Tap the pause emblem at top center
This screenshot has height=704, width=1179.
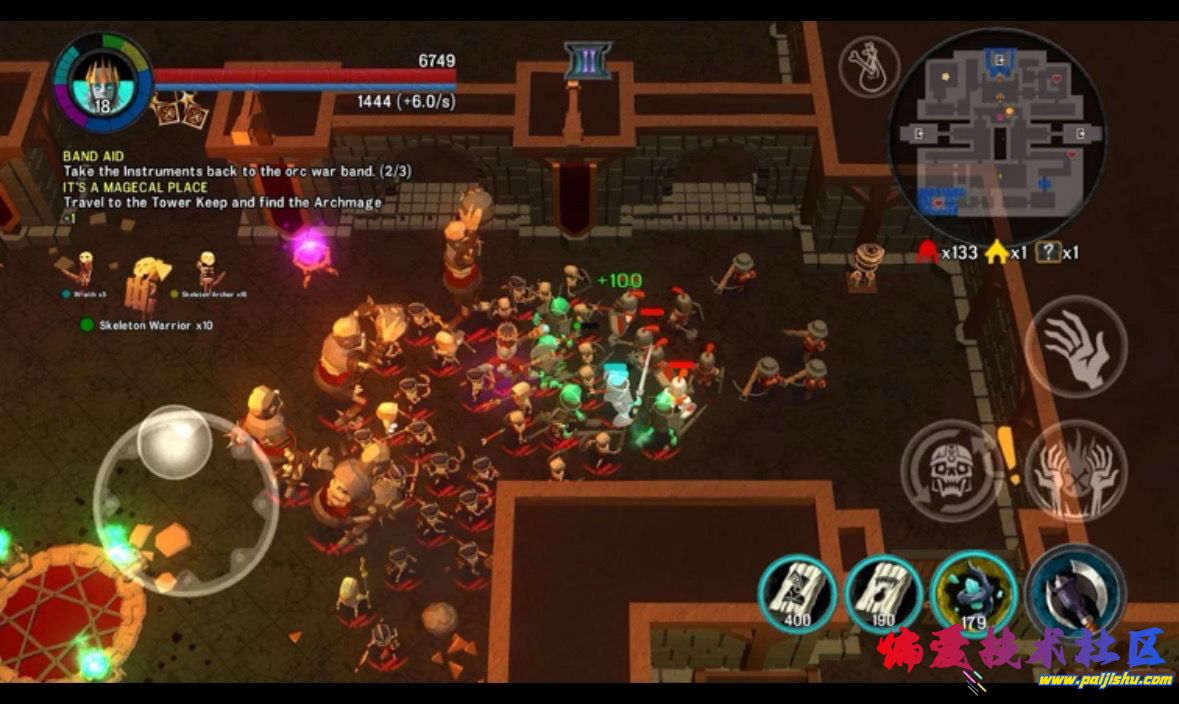[587, 62]
